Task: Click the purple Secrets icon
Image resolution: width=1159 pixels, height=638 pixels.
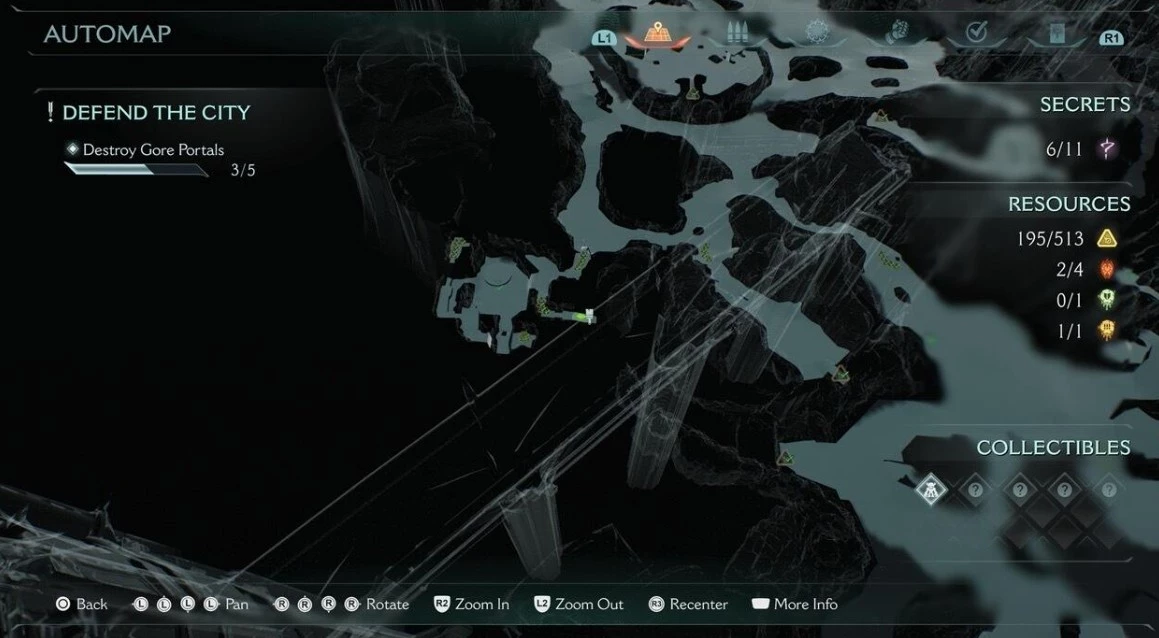Action: click(x=1107, y=150)
